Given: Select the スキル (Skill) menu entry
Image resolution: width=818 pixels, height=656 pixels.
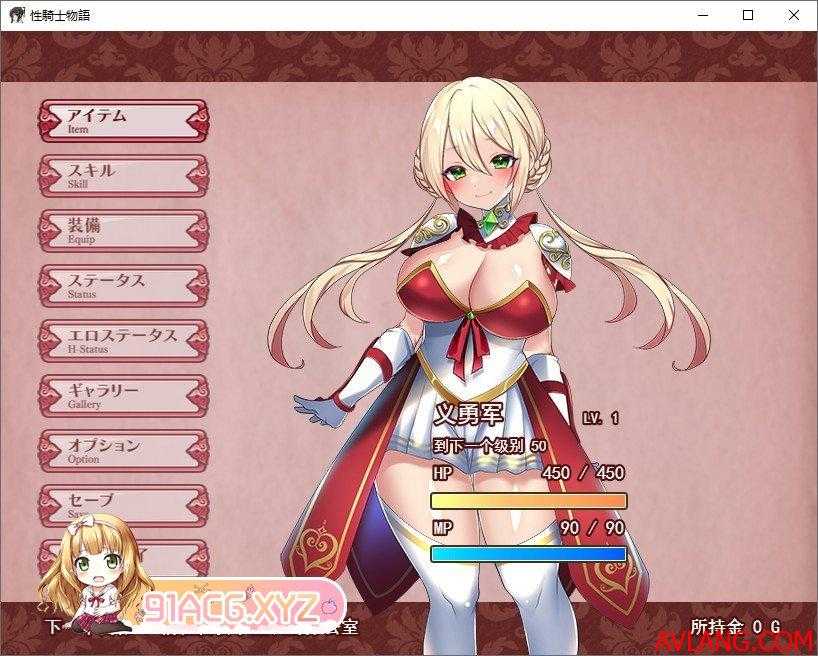Looking at the screenshot, I should 123,176.
